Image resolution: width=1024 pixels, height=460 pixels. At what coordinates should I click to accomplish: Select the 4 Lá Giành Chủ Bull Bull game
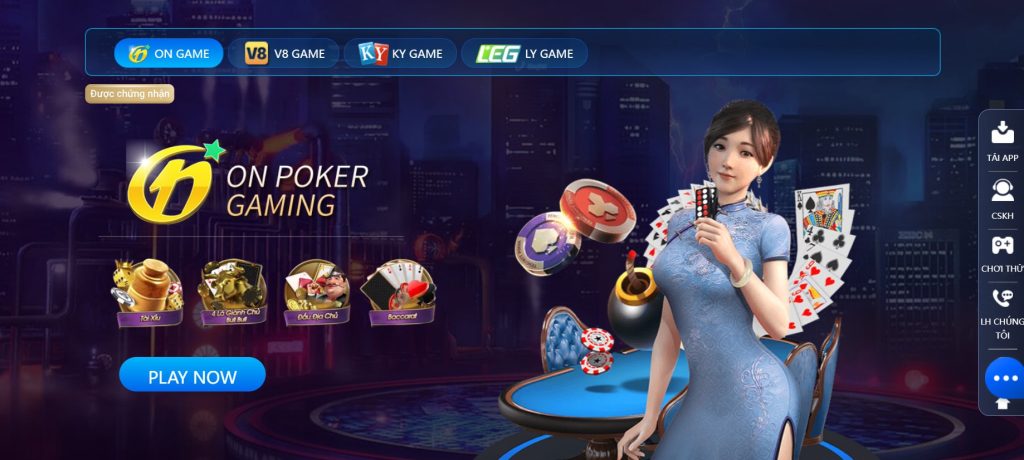tap(232, 292)
